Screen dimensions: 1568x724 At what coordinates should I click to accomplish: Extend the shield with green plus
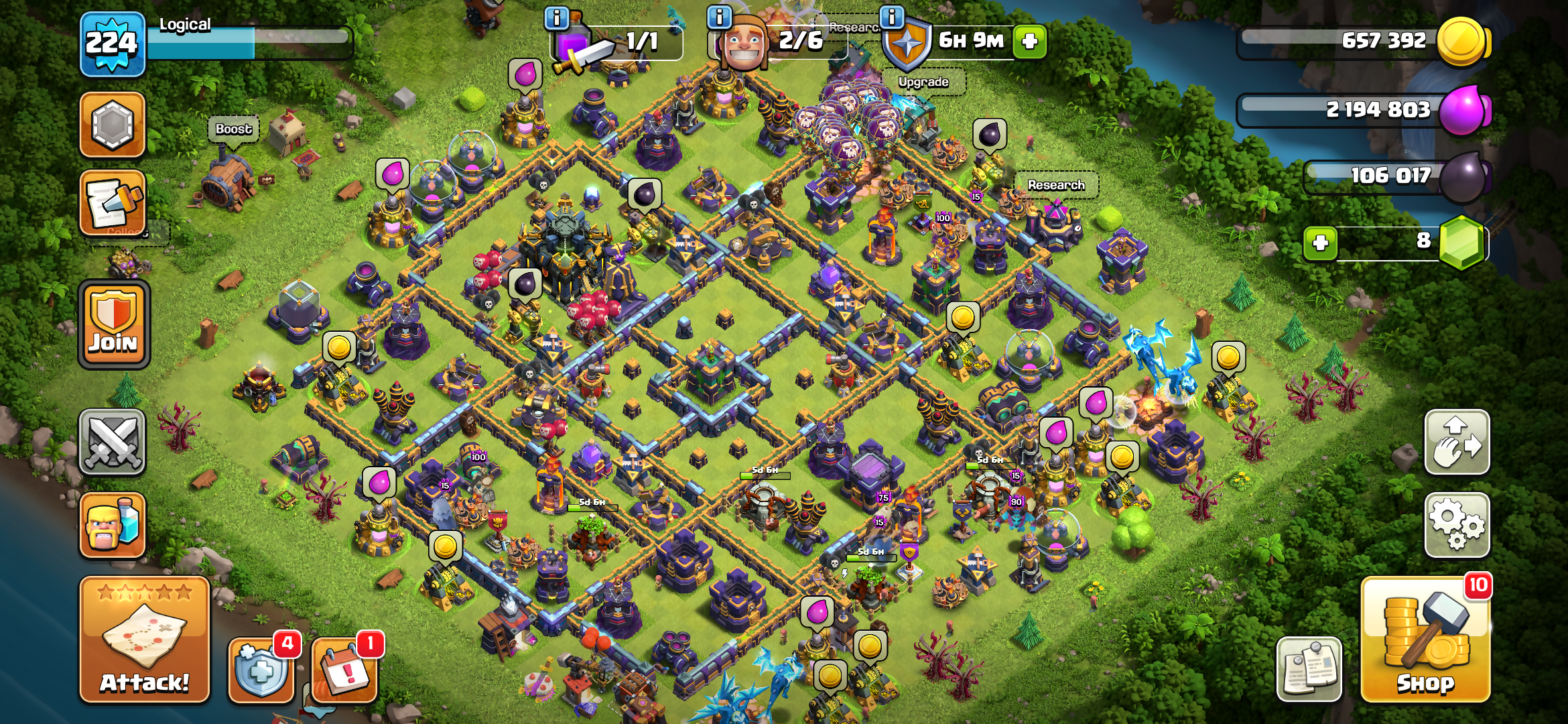pyautogui.click(x=1030, y=42)
